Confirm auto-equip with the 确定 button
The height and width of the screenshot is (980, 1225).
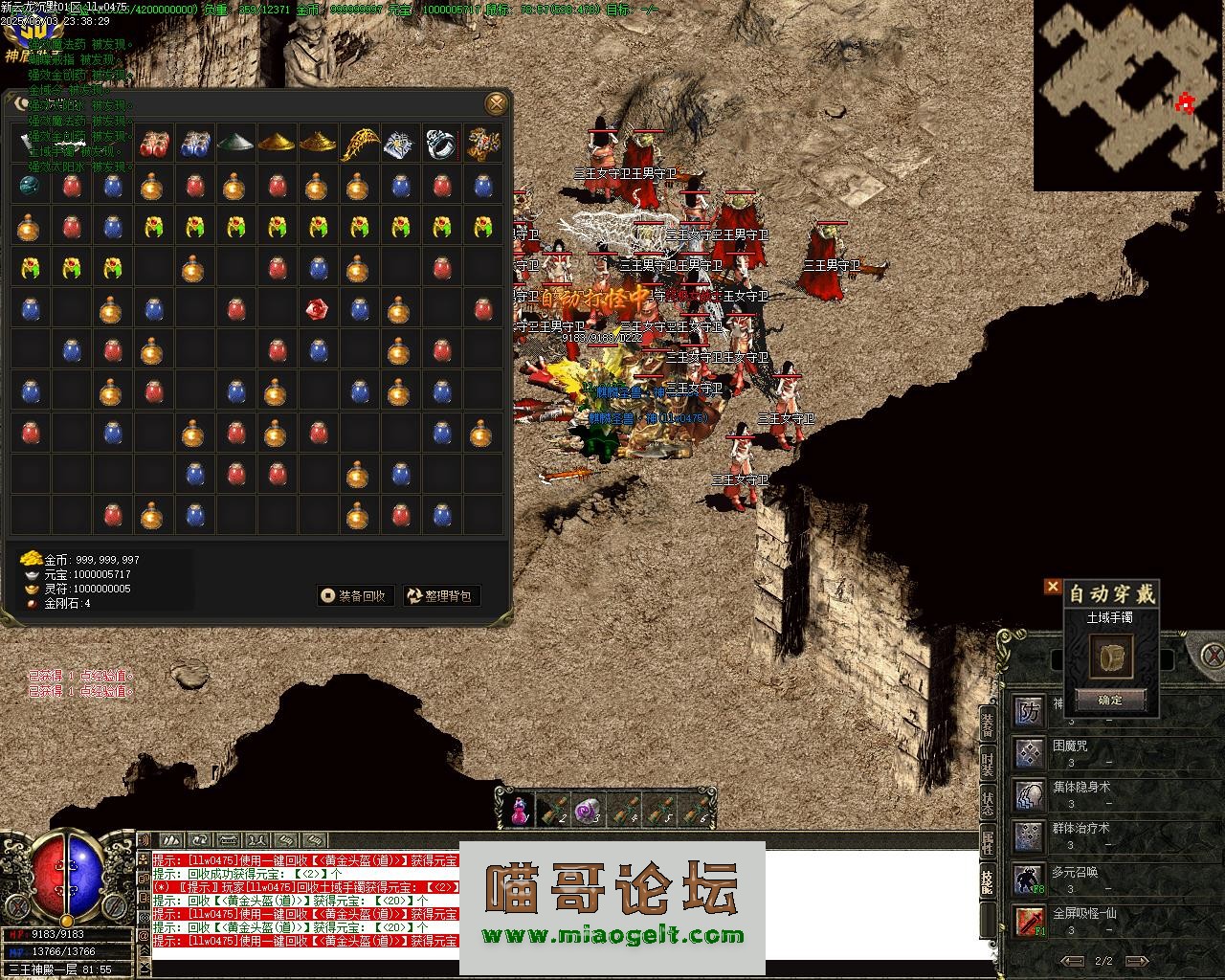tap(1110, 701)
